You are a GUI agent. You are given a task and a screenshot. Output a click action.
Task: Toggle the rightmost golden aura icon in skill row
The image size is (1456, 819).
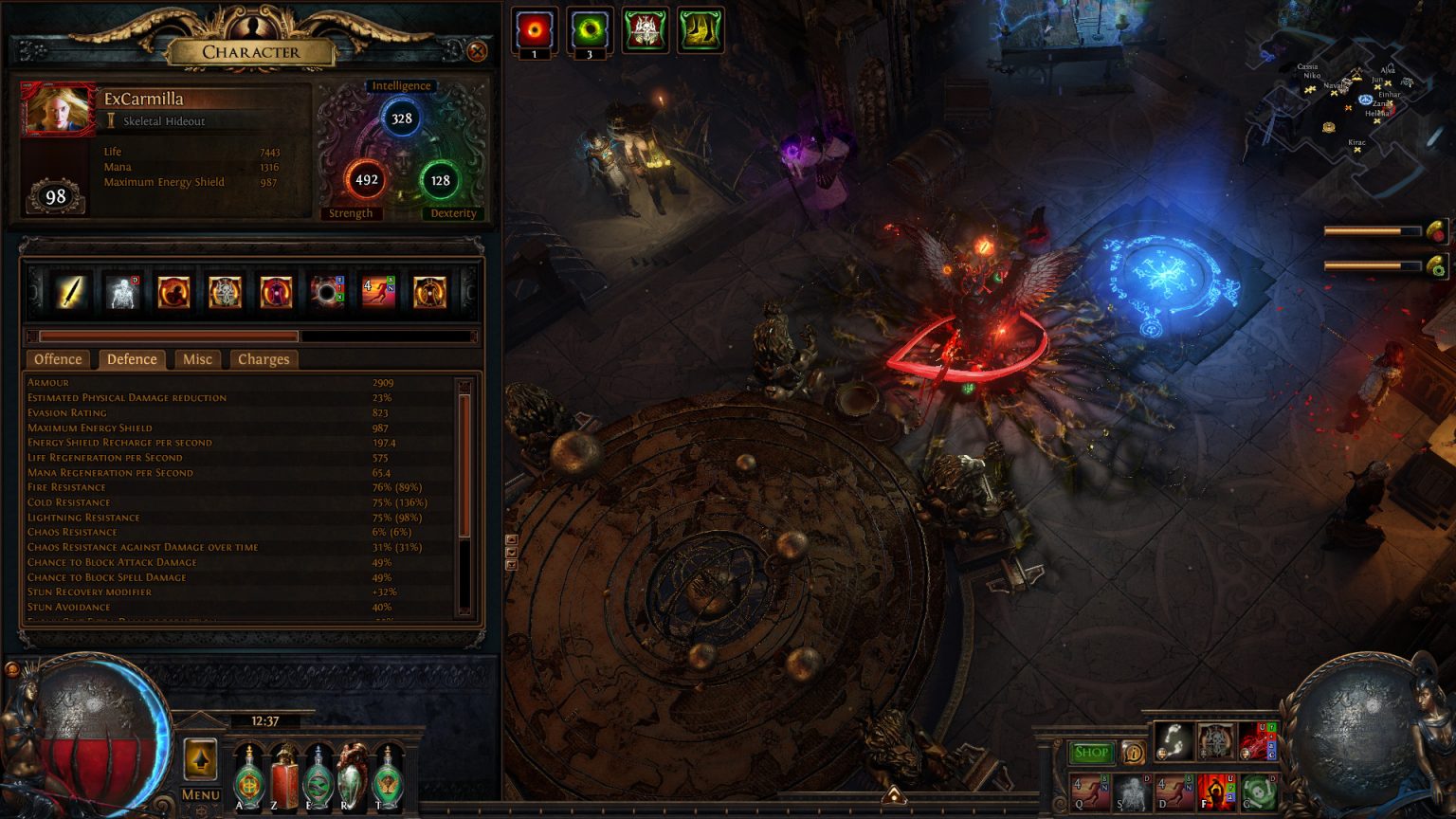430,292
